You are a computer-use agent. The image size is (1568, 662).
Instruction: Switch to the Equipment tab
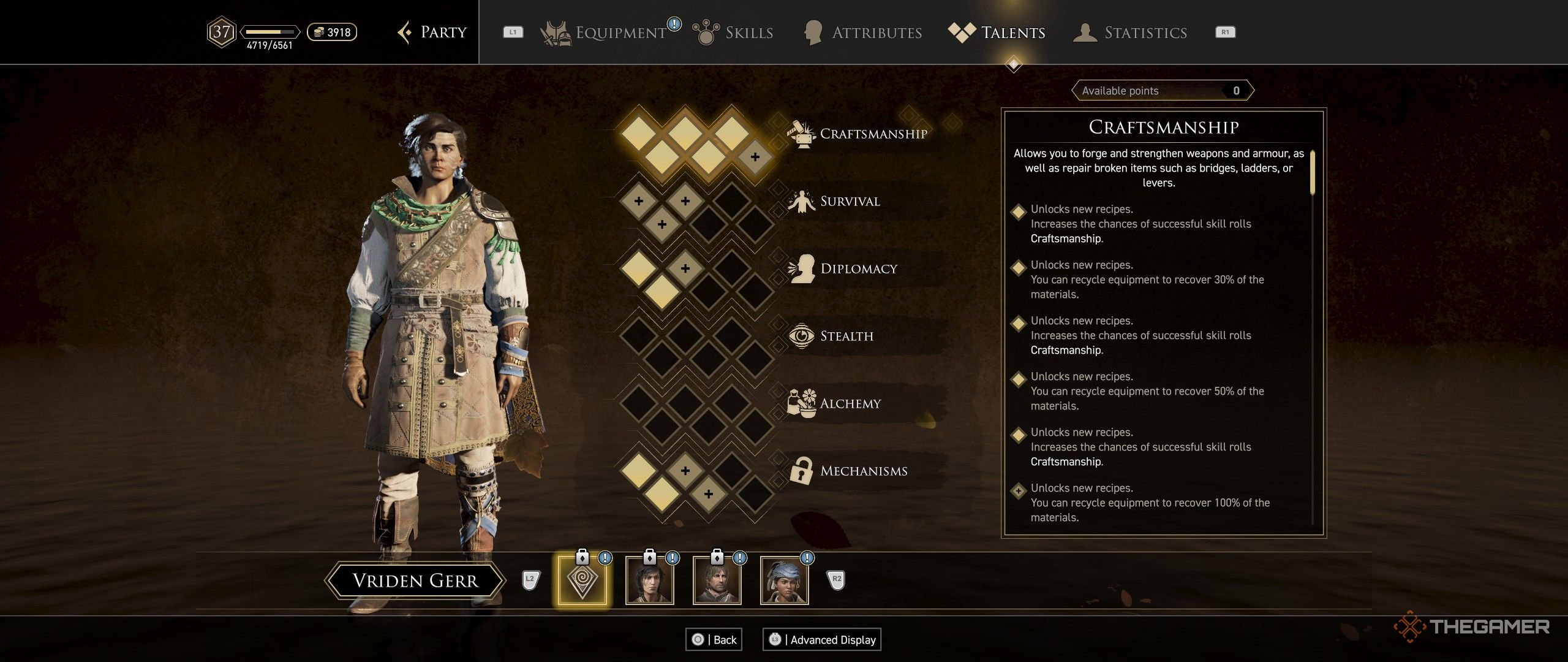tap(619, 32)
